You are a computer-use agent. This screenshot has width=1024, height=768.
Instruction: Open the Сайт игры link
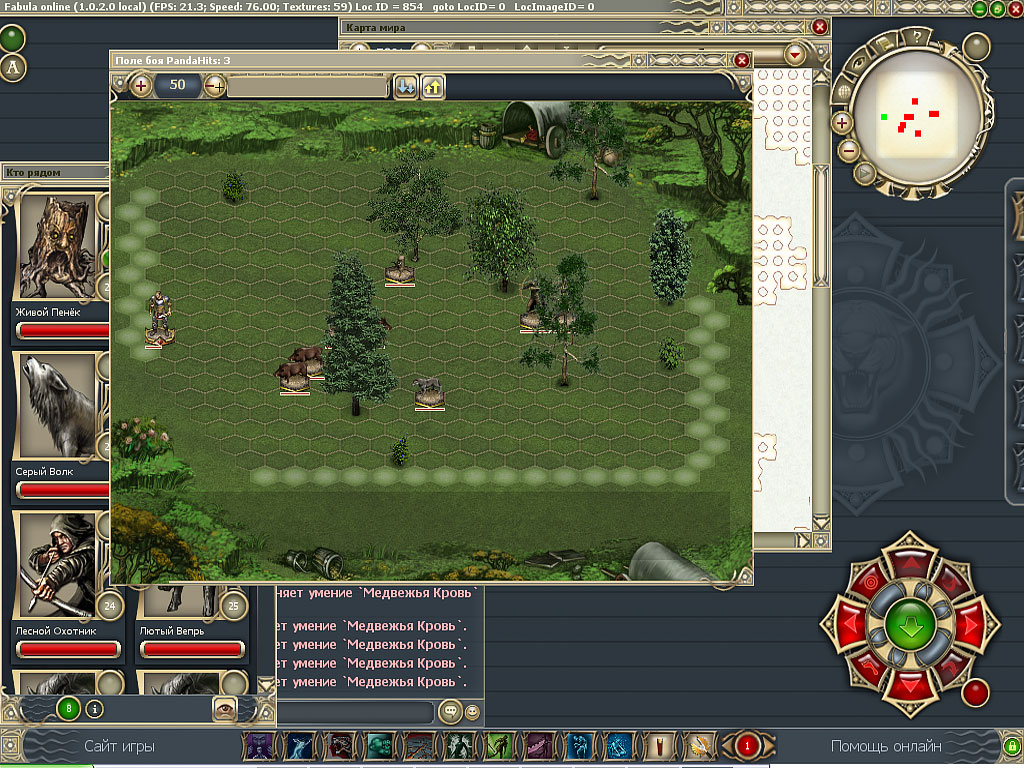tap(120, 746)
